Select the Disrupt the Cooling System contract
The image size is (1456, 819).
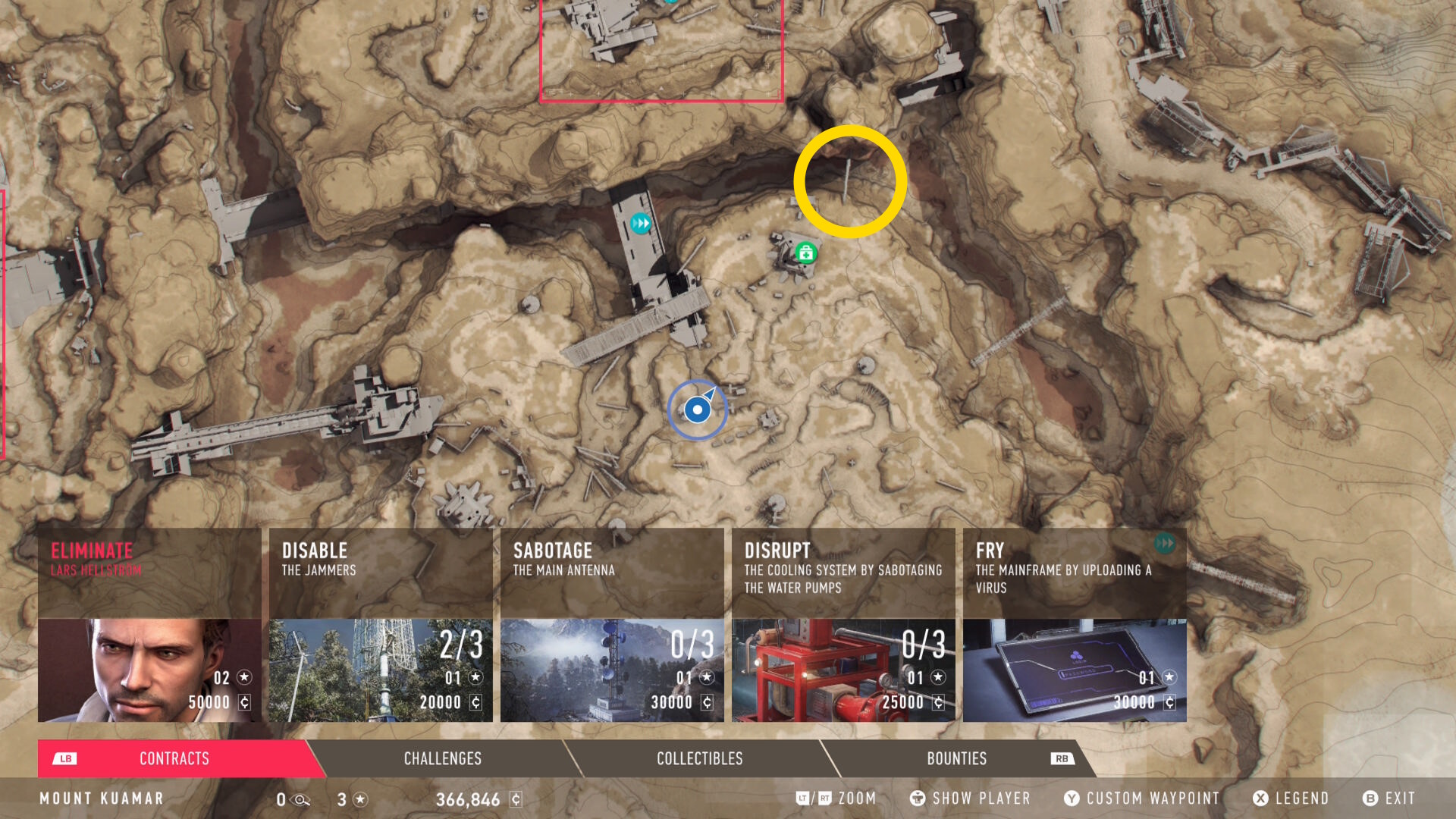click(x=843, y=625)
